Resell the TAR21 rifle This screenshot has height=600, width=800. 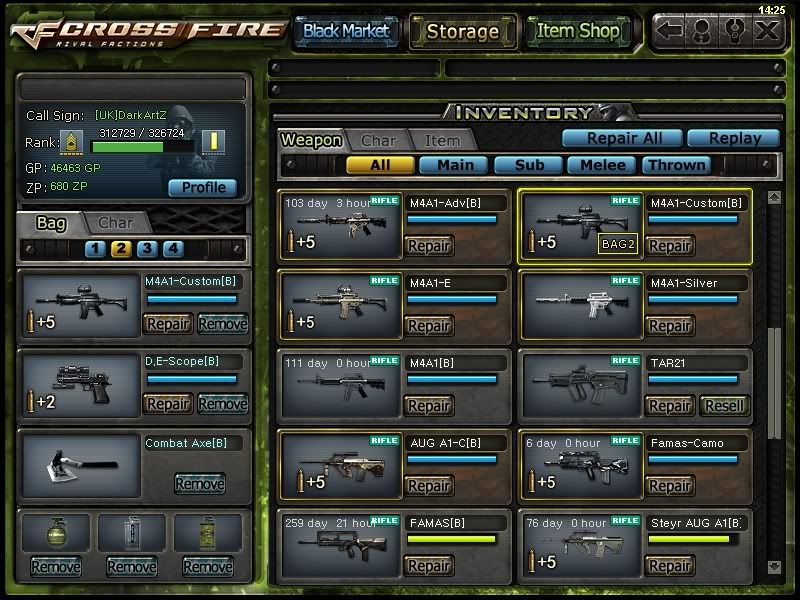pos(724,406)
